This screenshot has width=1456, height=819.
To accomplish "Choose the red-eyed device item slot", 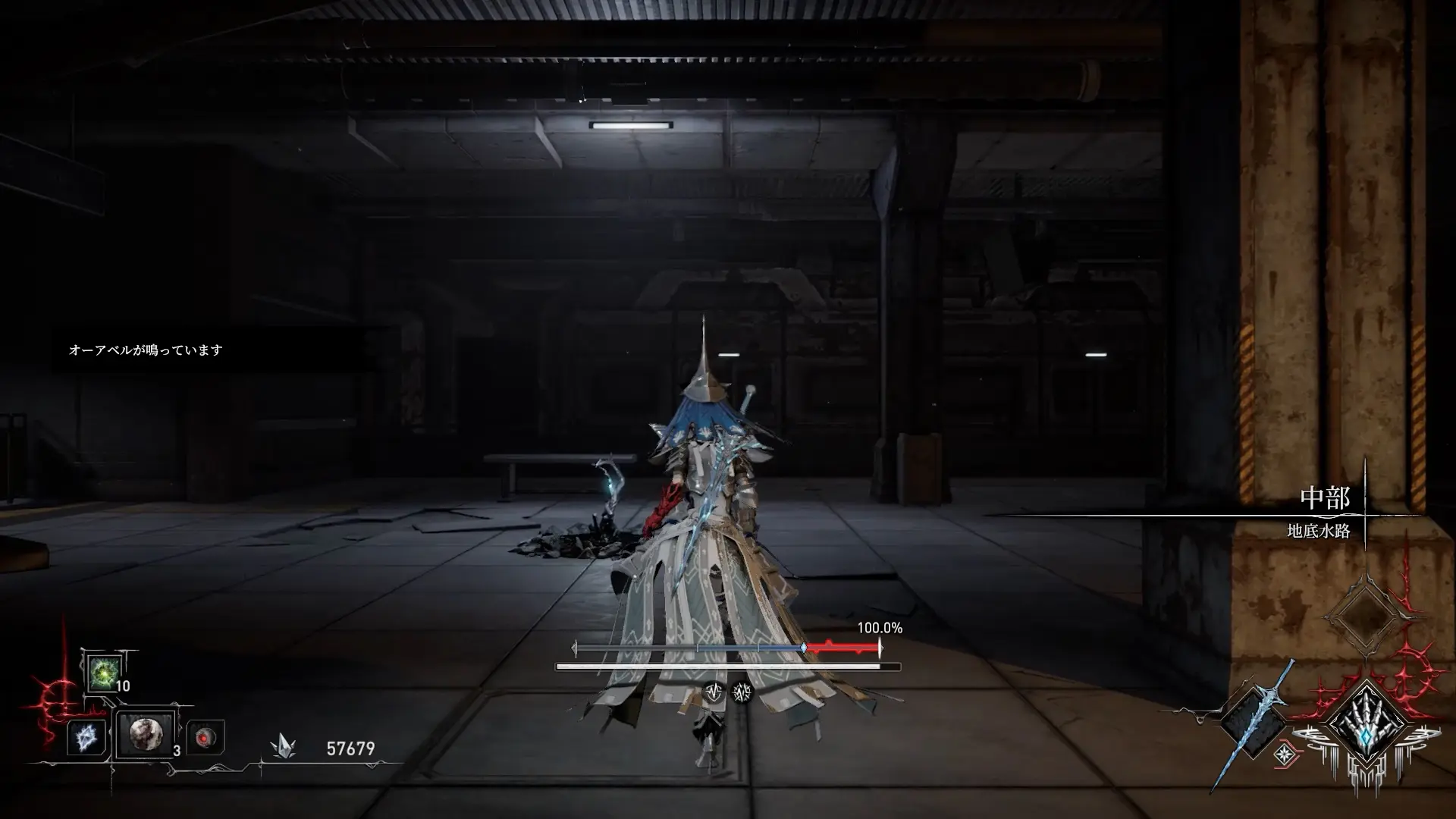I will point(205,737).
